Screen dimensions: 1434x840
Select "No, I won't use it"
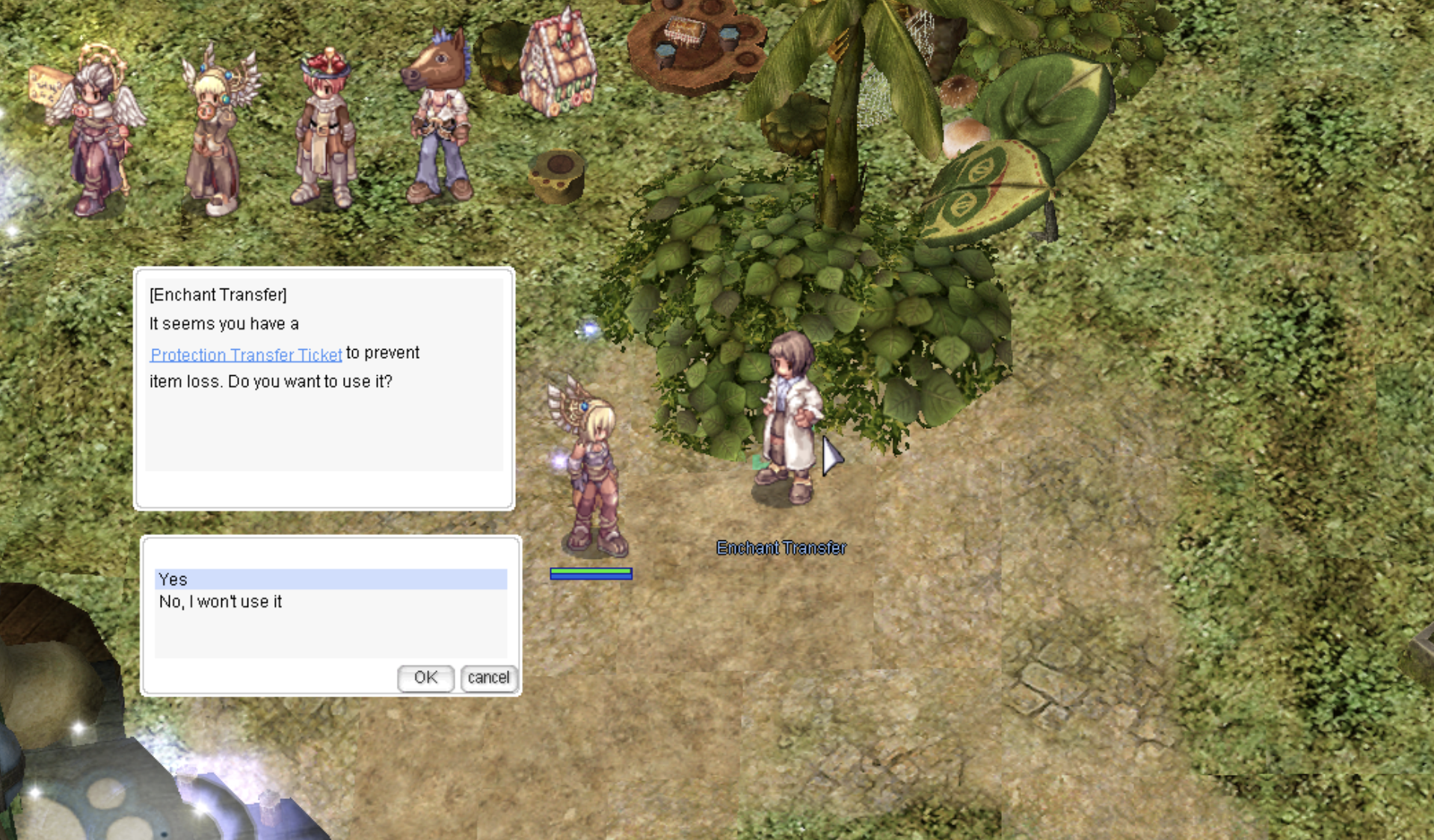[221, 602]
